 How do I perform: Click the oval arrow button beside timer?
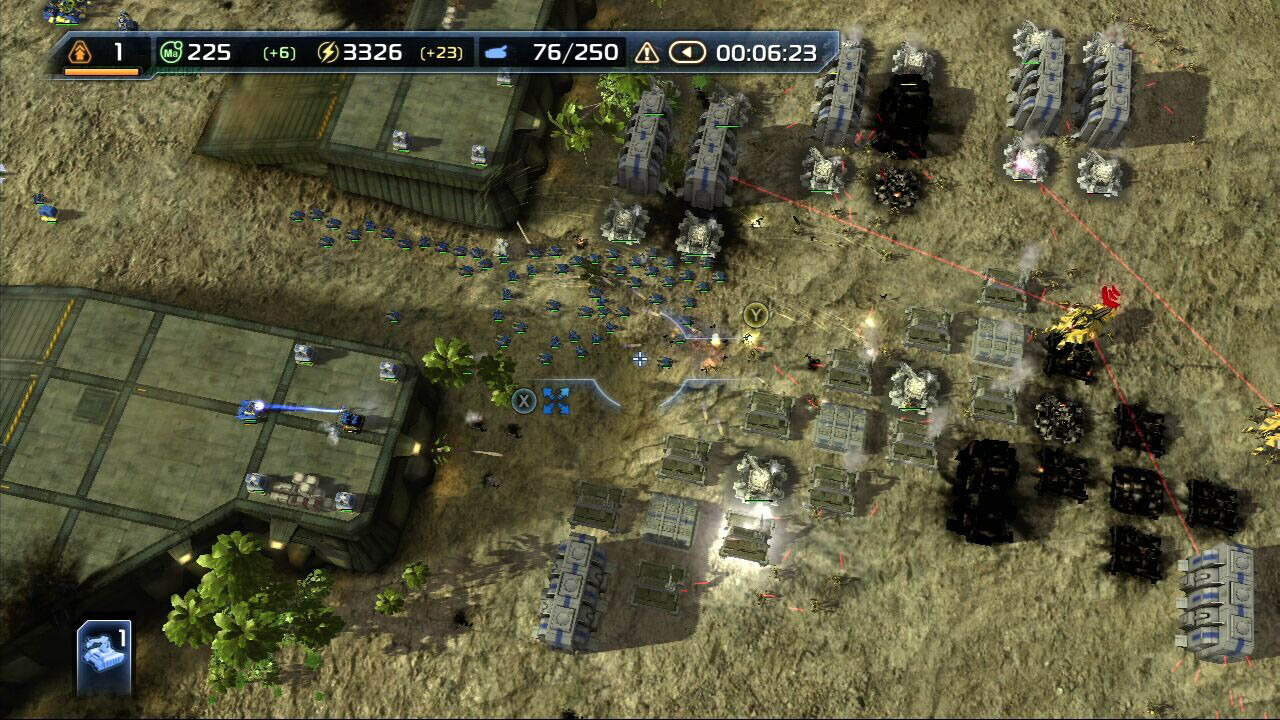(687, 53)
